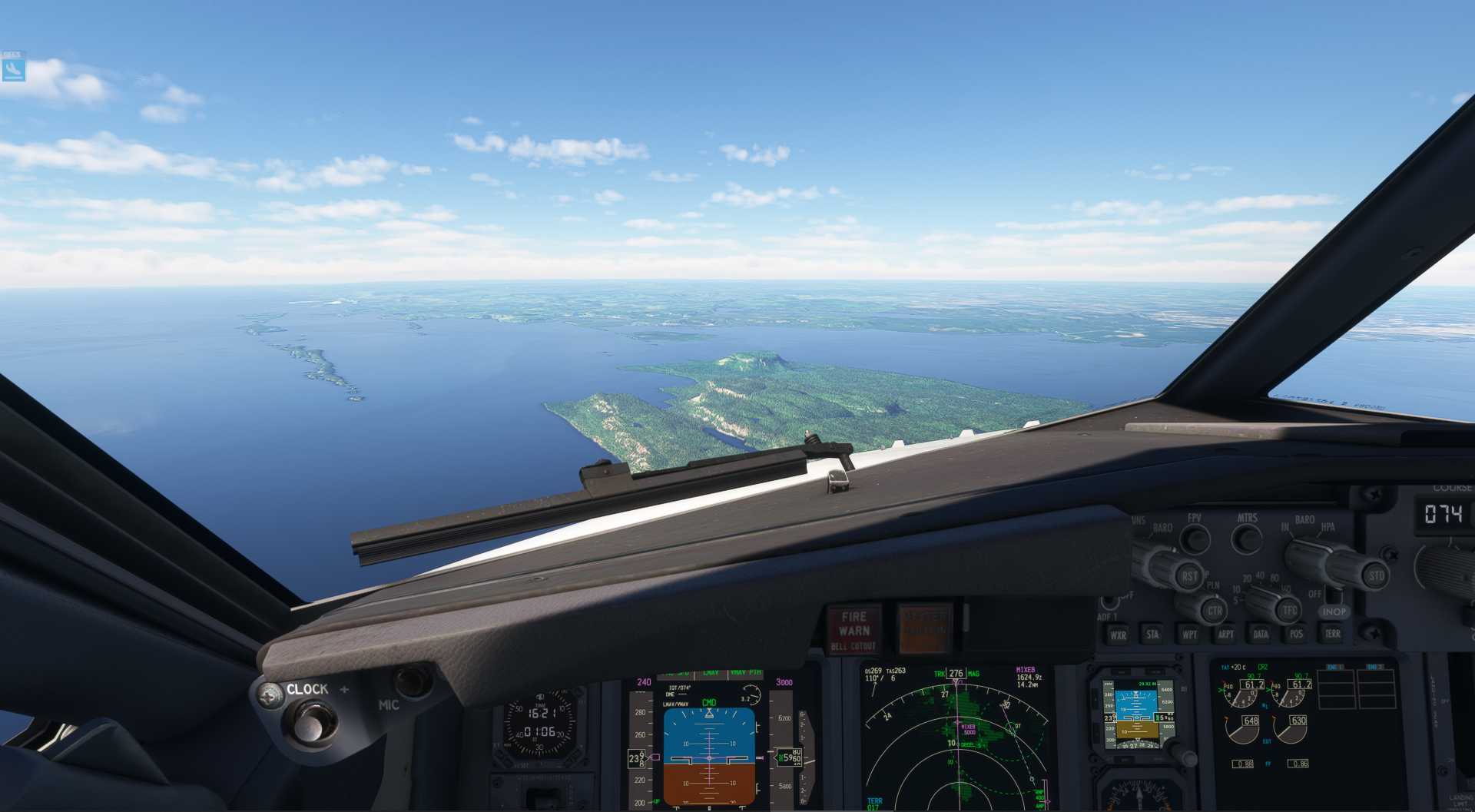Screen dimensions: 1475x812
Task: Reset the amber Master Caution light
Action: click(924, 629)
